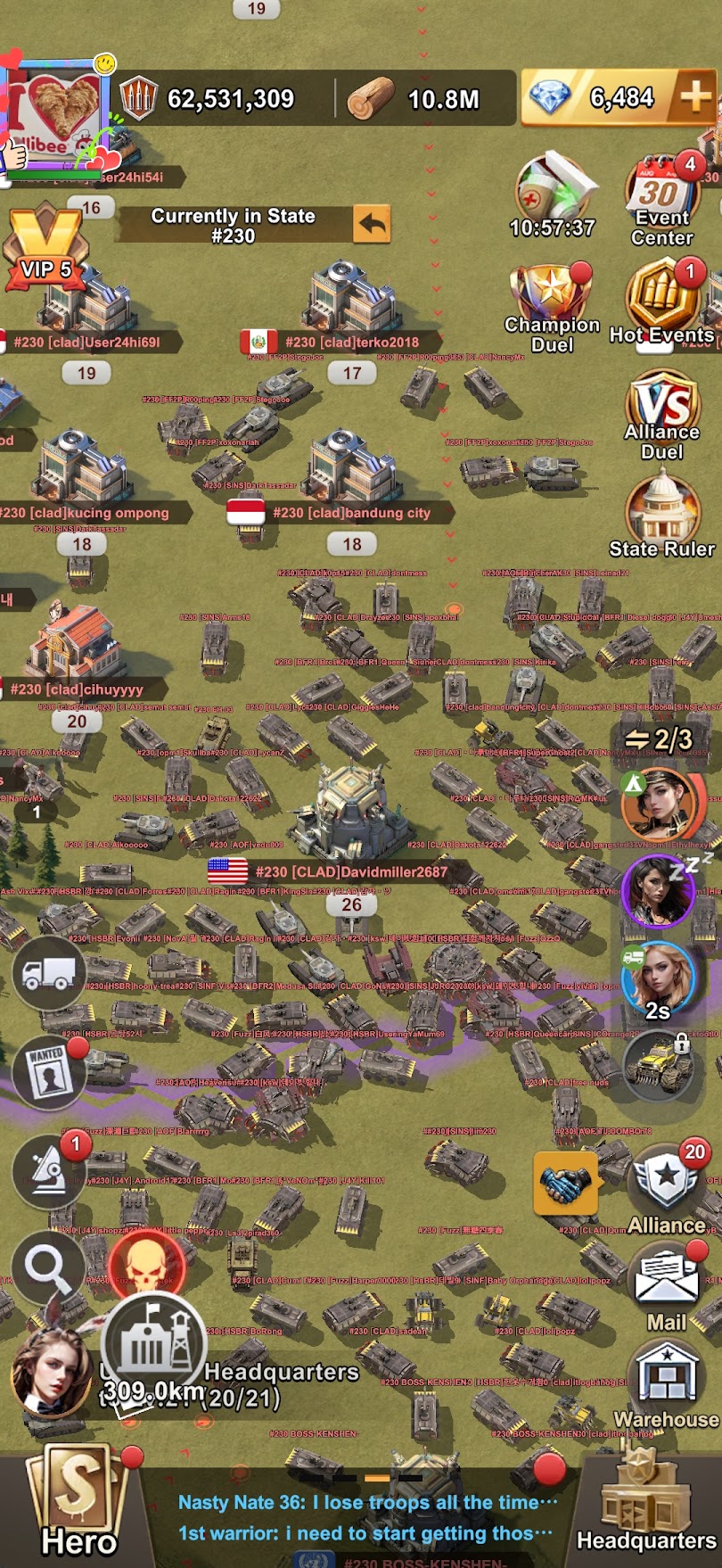Open the Wanted poster icon
Screen dimensions: 722x1568
point(48,1073)
